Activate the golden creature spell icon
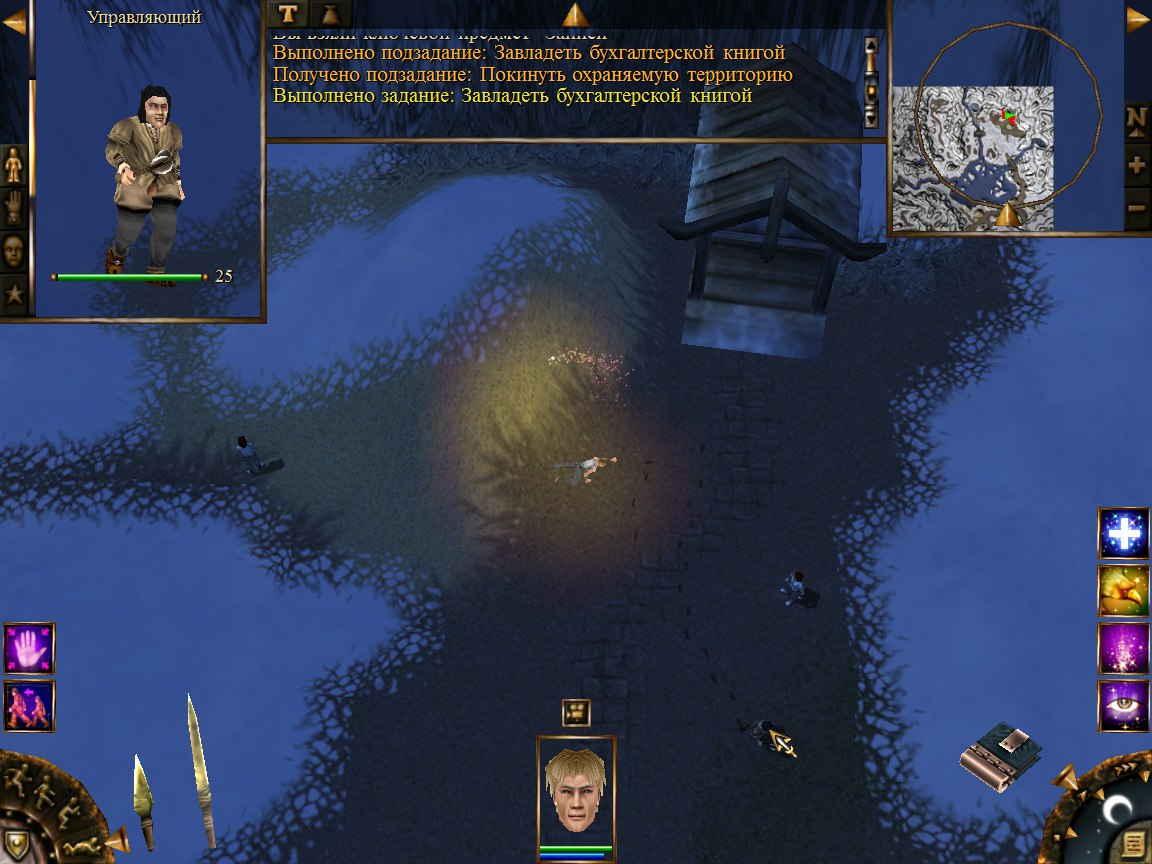 tap(1123, 590)
